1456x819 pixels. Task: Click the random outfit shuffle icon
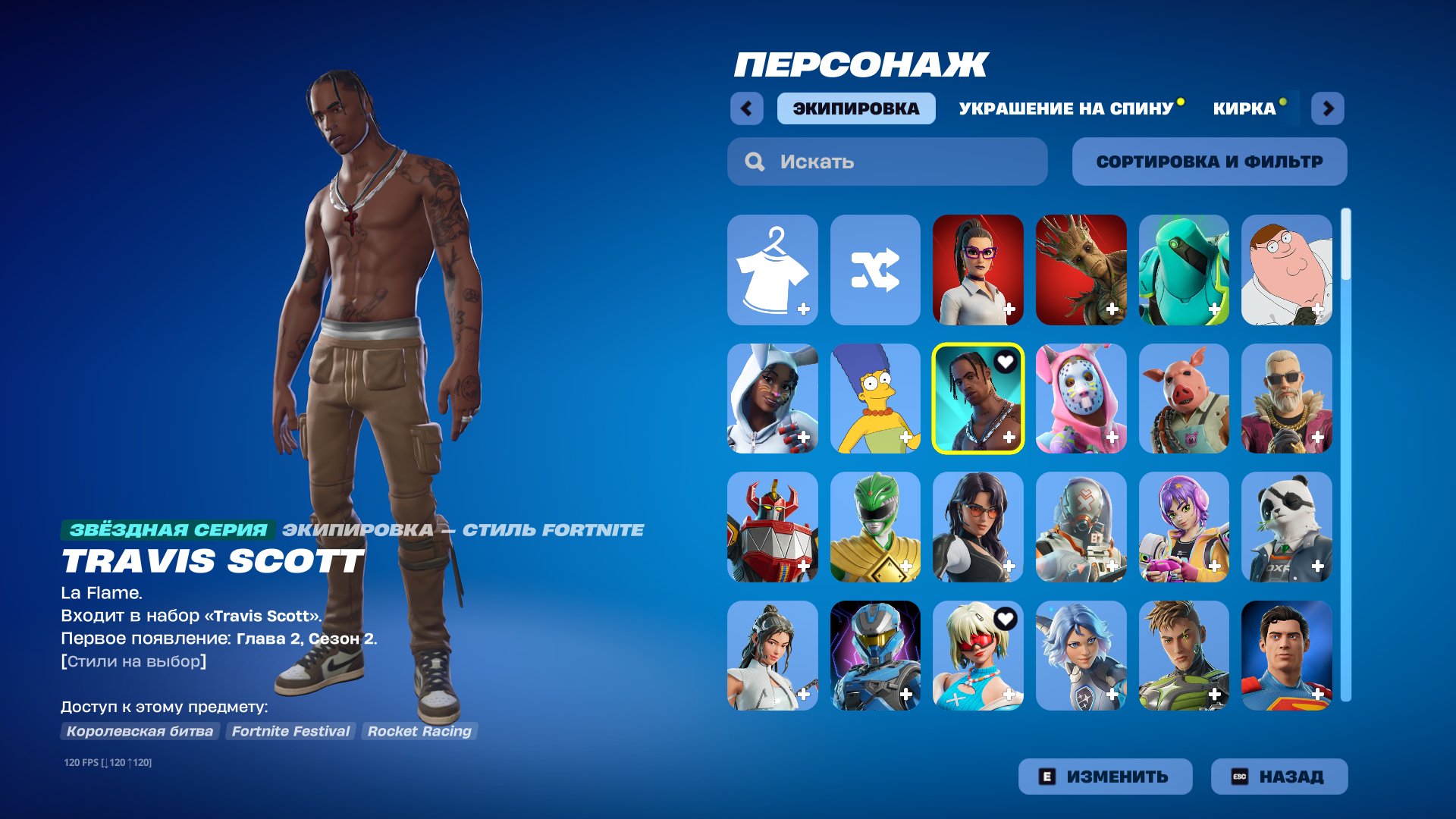876,269
